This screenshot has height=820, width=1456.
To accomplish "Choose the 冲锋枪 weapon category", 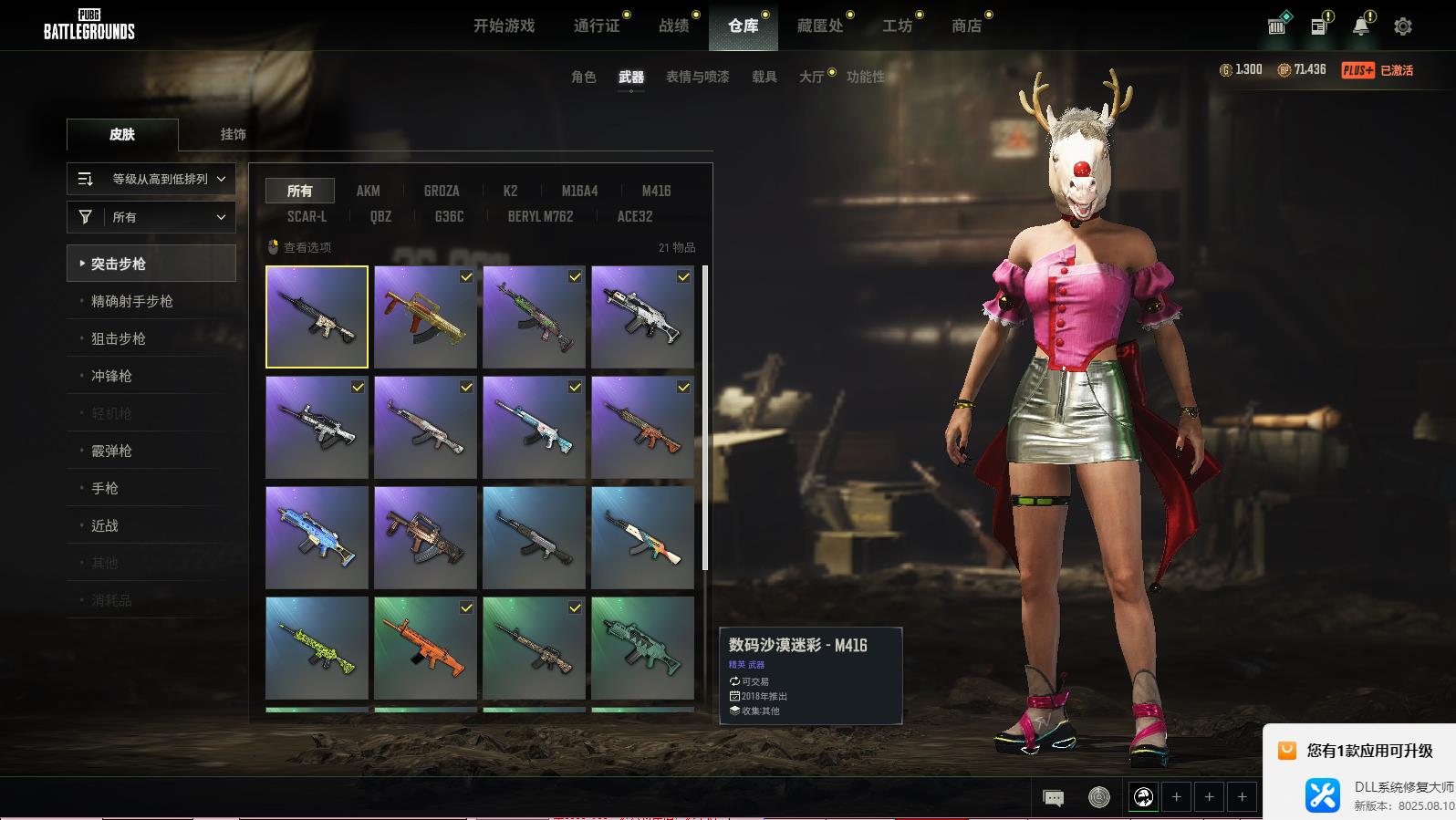I will pyautogui.click(x=111, y=376).
